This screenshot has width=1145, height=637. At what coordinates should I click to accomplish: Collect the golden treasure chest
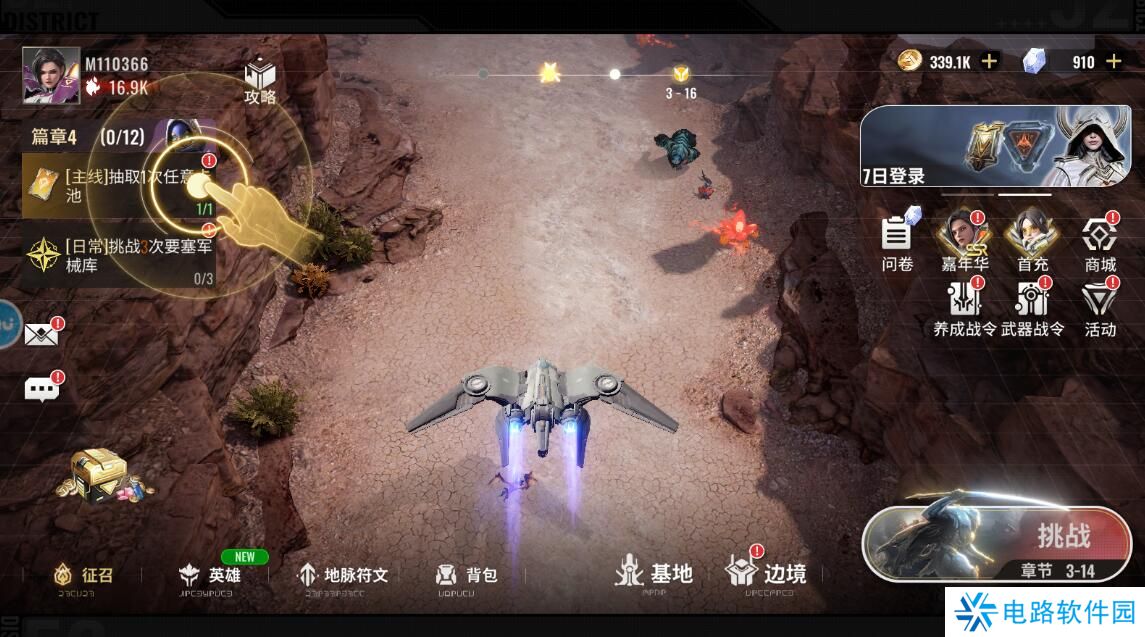99,474
